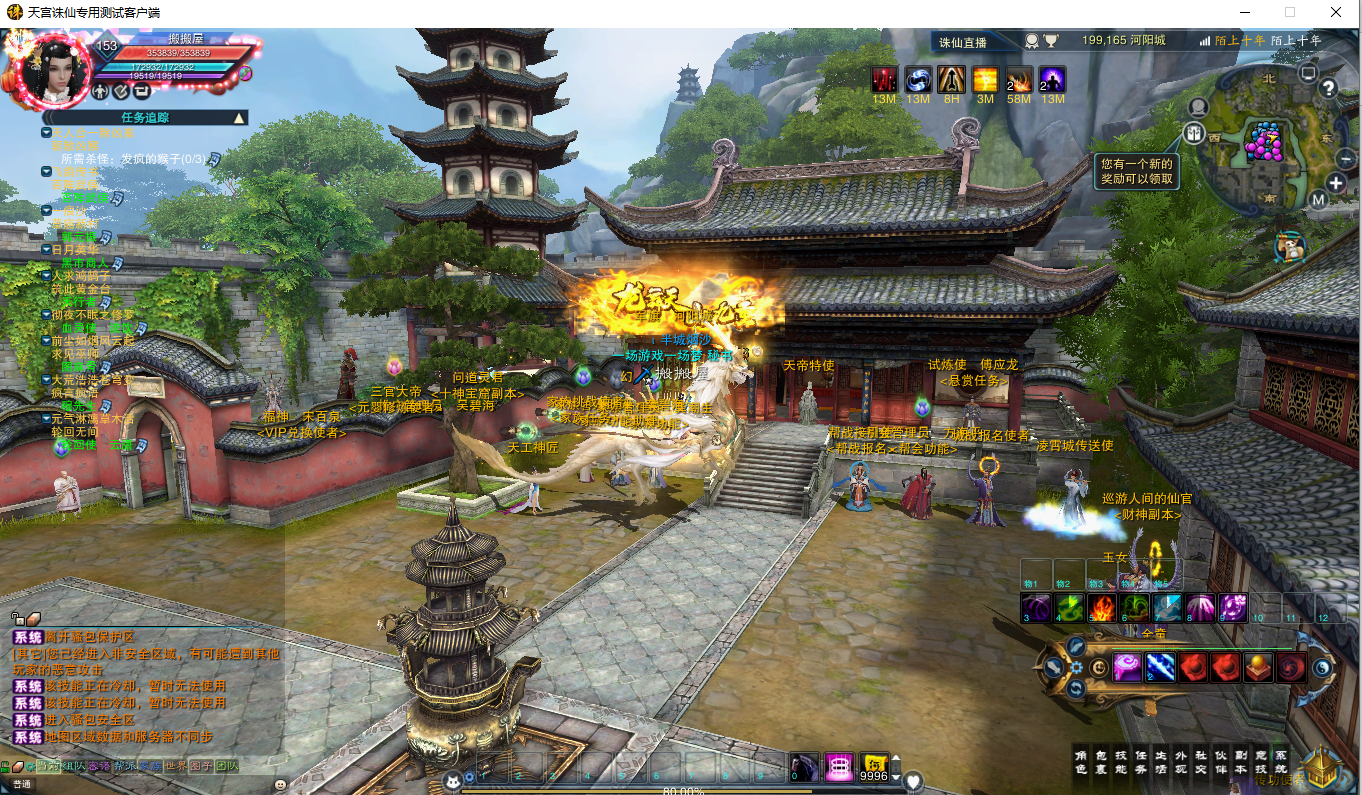Viewport: 1362px width, 795px height.
Task: Switch chat to the 帮派 channel tab
Action: pyautogui.click(x=124, y=766)
